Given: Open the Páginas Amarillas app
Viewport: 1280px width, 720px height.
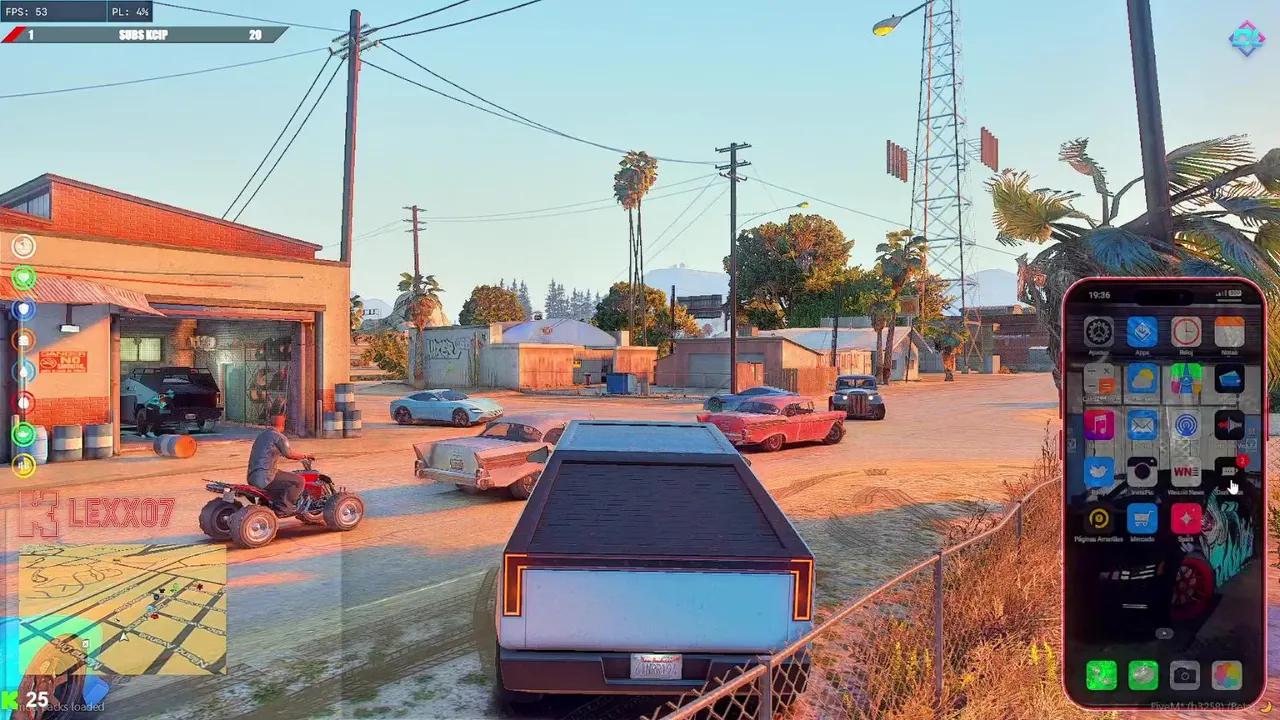Looking at the screenshot, I should 1099,517.
